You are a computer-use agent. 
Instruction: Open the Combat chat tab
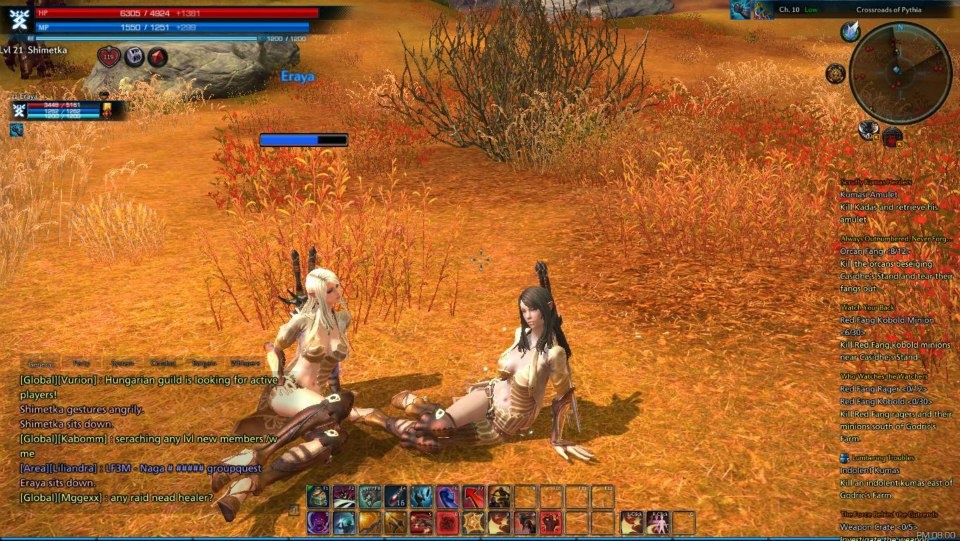162,364
